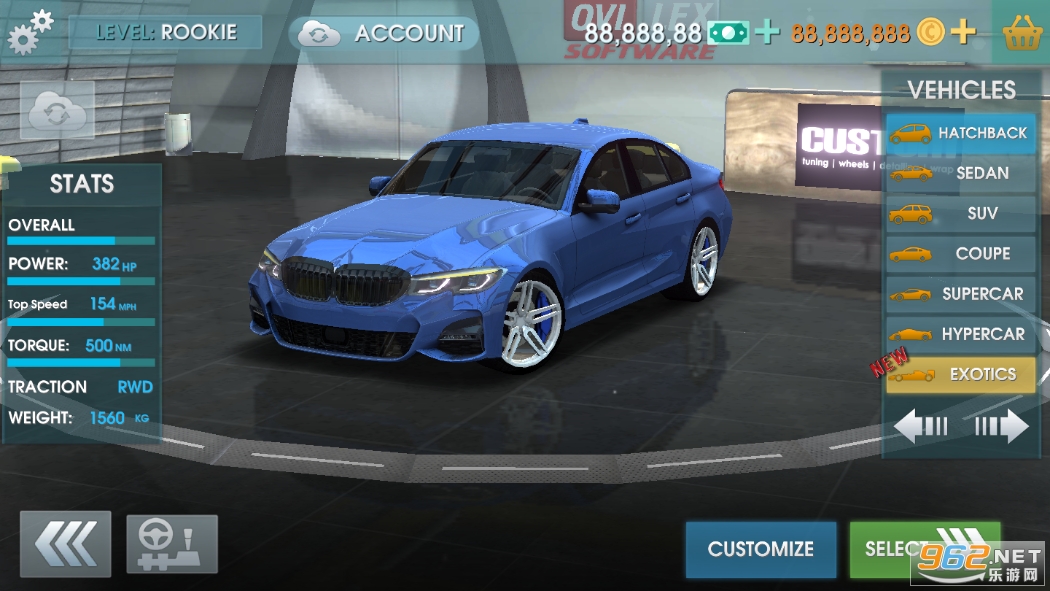Open the Account panel
The image size is (1050, 591).
[x=384, y=33]
